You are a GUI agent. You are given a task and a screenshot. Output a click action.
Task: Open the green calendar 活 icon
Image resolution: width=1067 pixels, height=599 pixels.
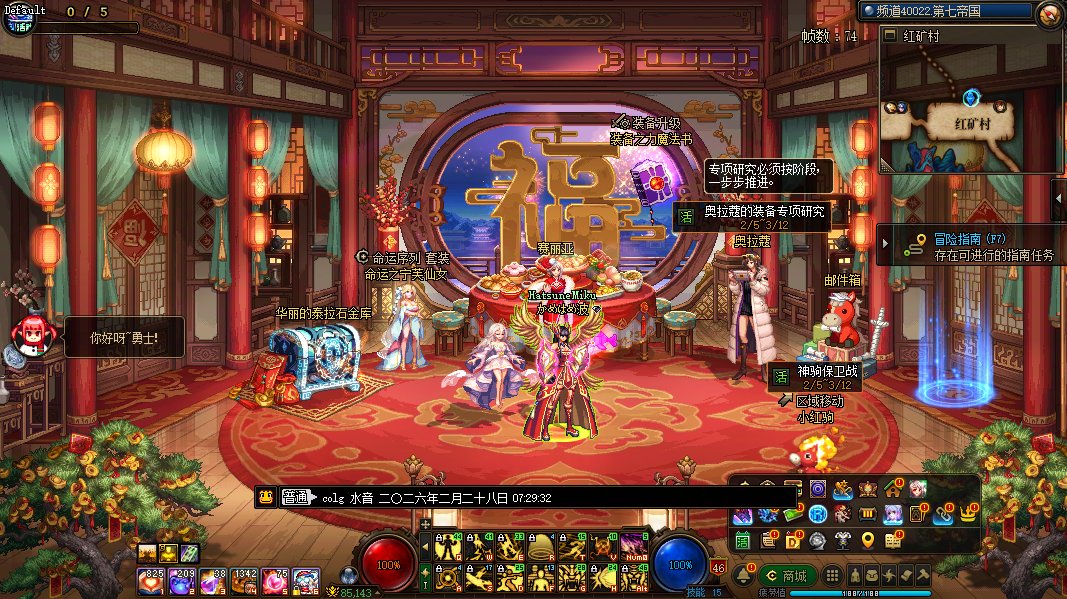point(743,540)
